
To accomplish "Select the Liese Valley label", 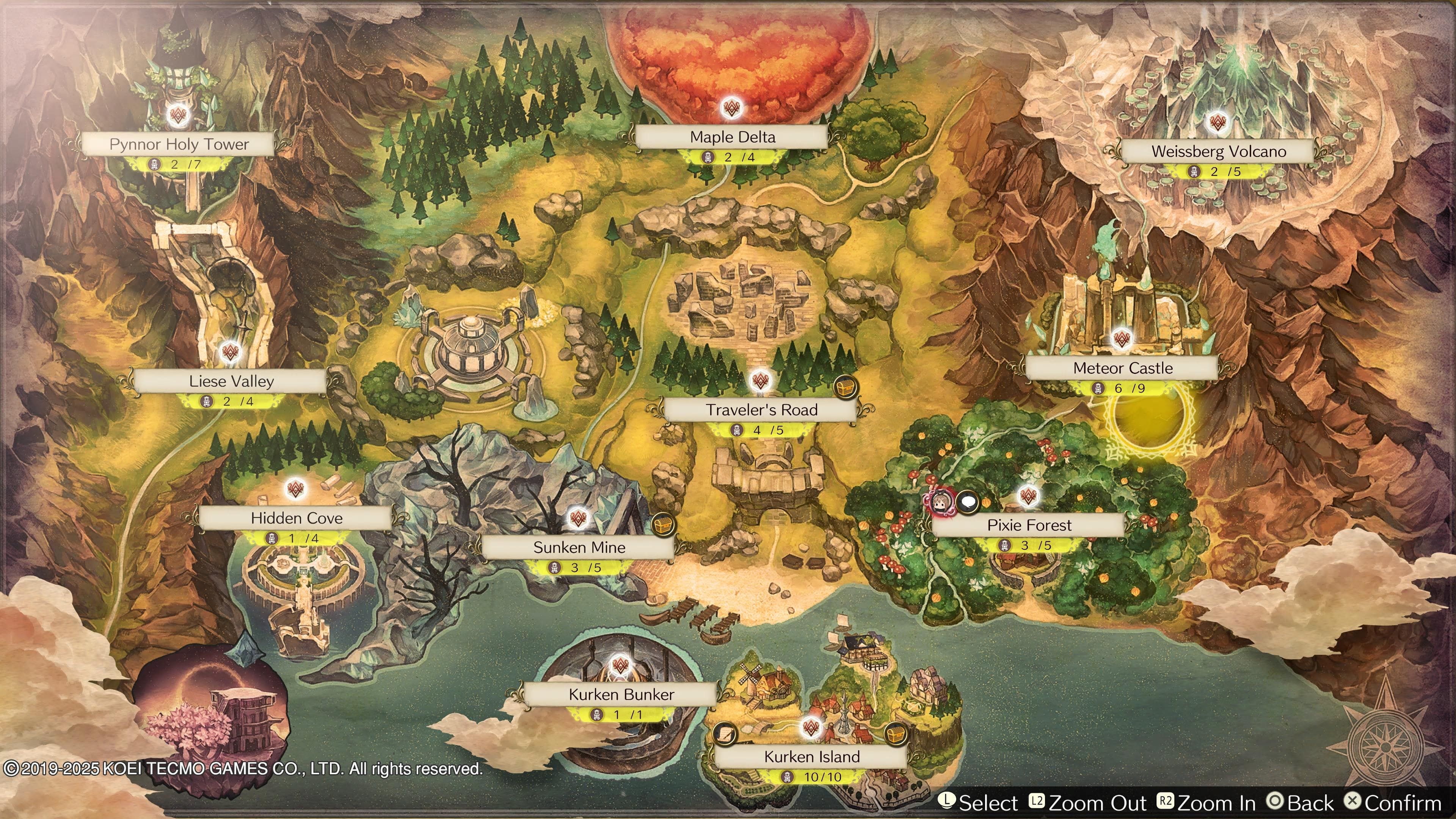I will click(231, 381).
